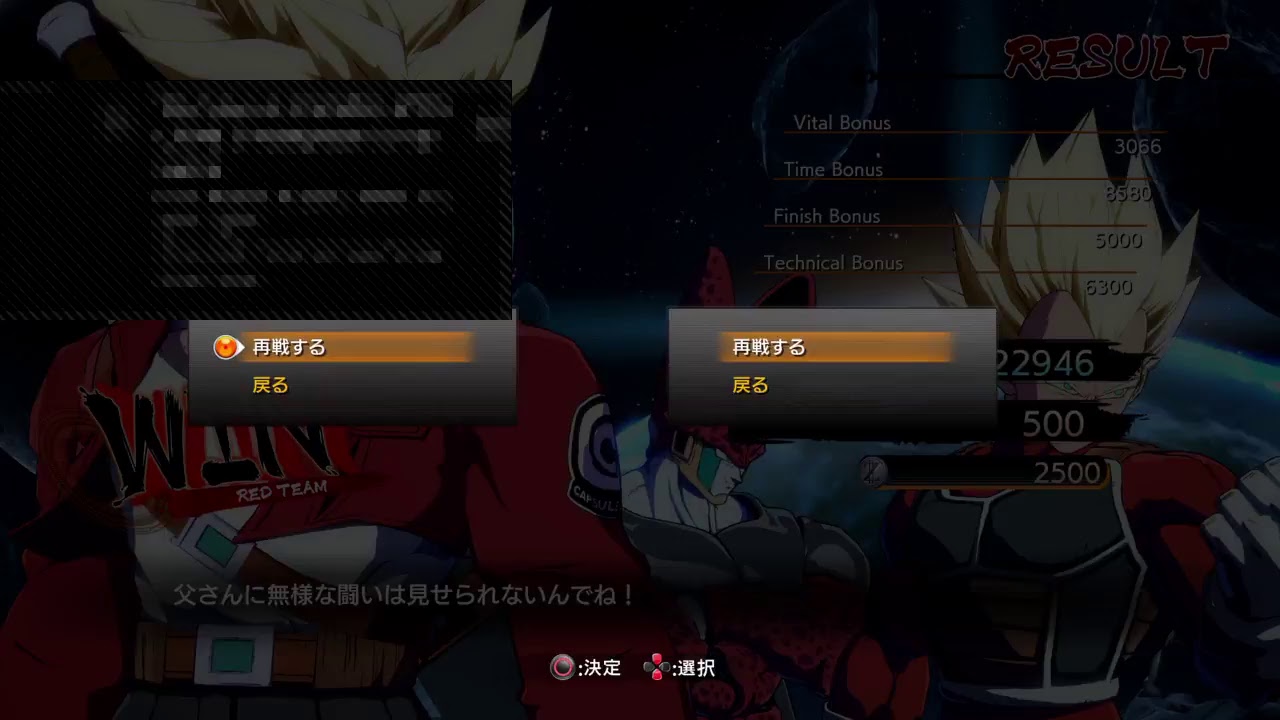Click the Finish Bonus row
Image resolution: width=1280 pixels, height=720 pixels.
click(827, 216)
